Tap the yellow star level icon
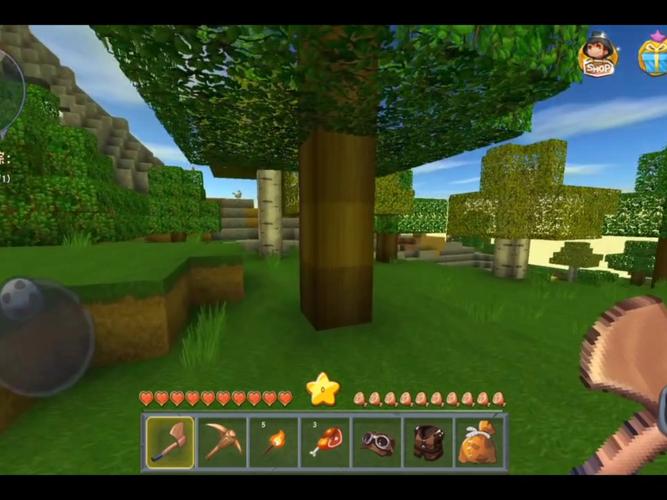 (x=322, y=389)
